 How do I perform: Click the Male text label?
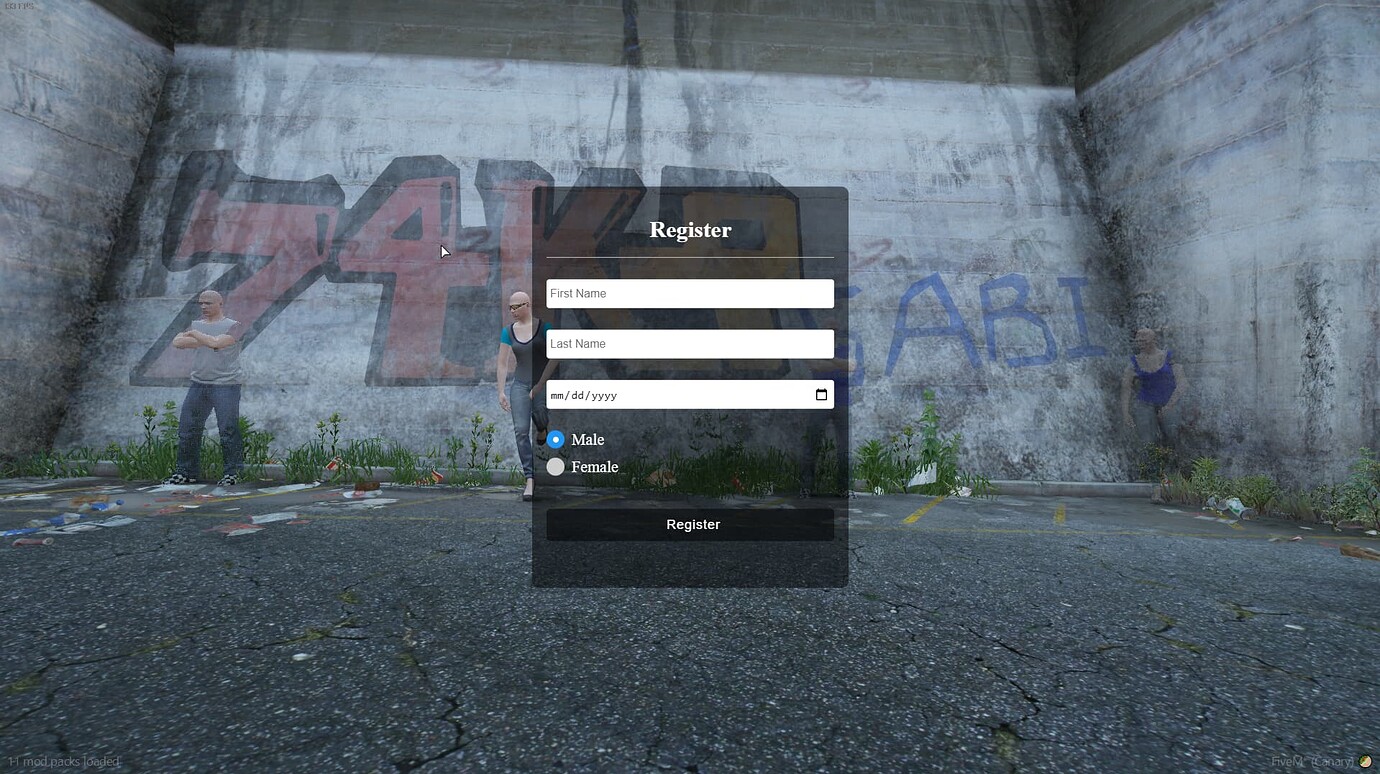pyautogui.click(x=587, y=439)
